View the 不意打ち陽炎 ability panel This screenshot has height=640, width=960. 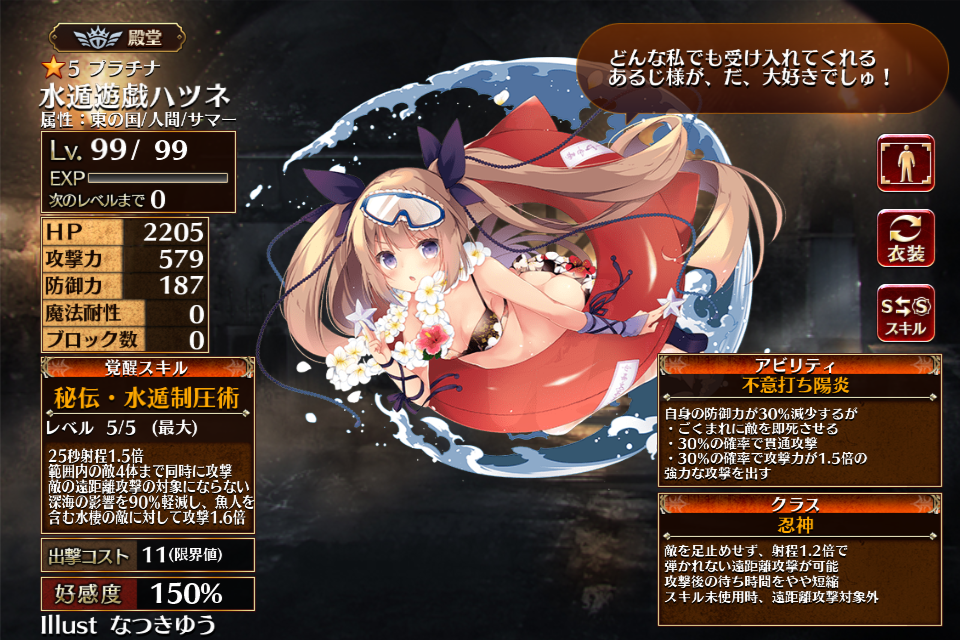800,420
